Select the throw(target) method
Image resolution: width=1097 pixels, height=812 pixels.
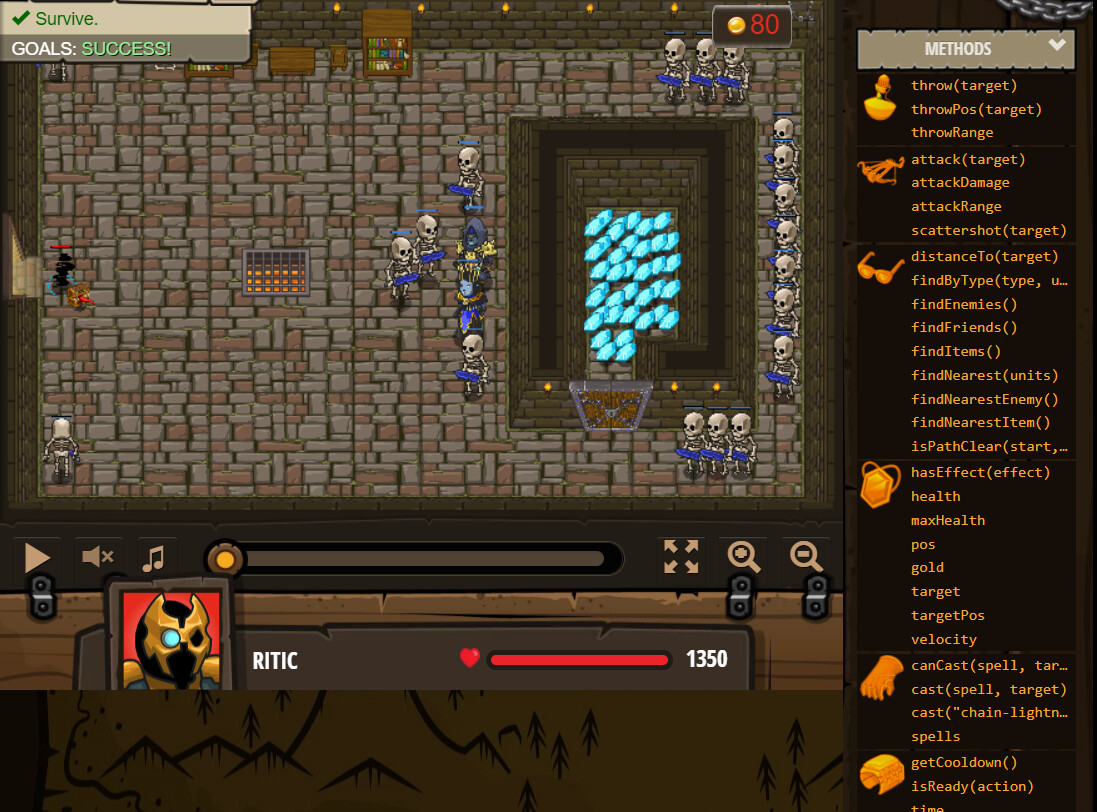click(x=963, y=86)
